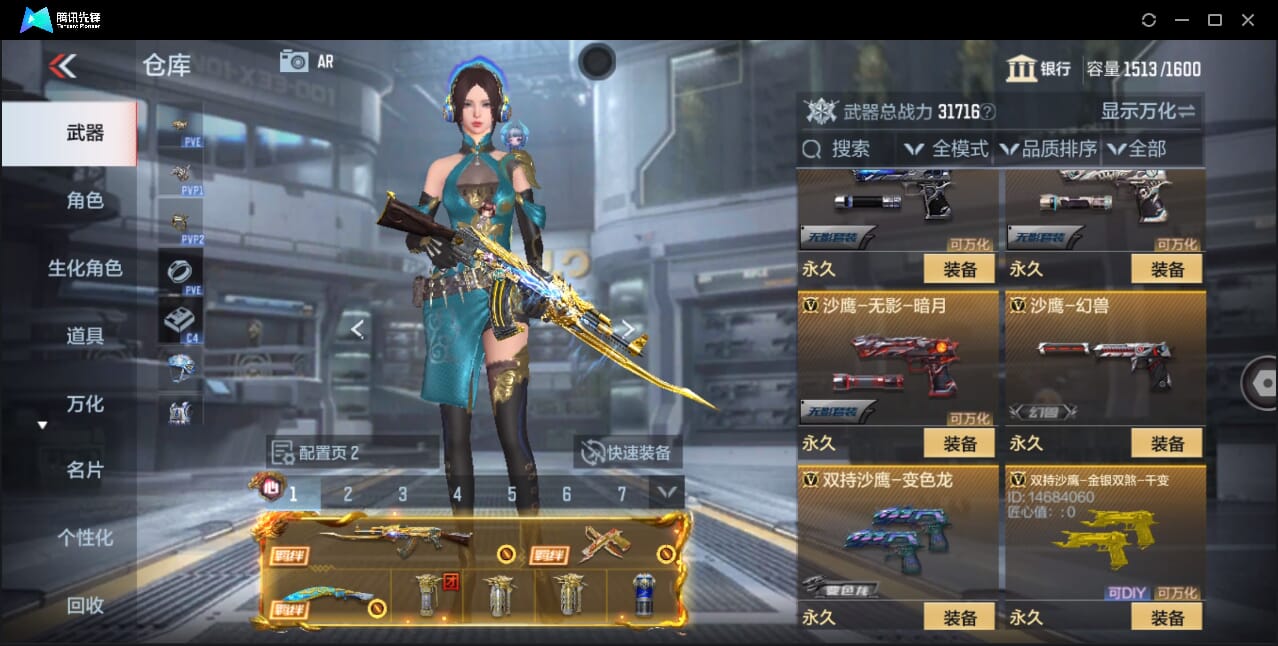The image size is (1278, 646).
Task: Equip the 沙鹰-幻兽 pistol
Action: click(x=1166, y=443)
